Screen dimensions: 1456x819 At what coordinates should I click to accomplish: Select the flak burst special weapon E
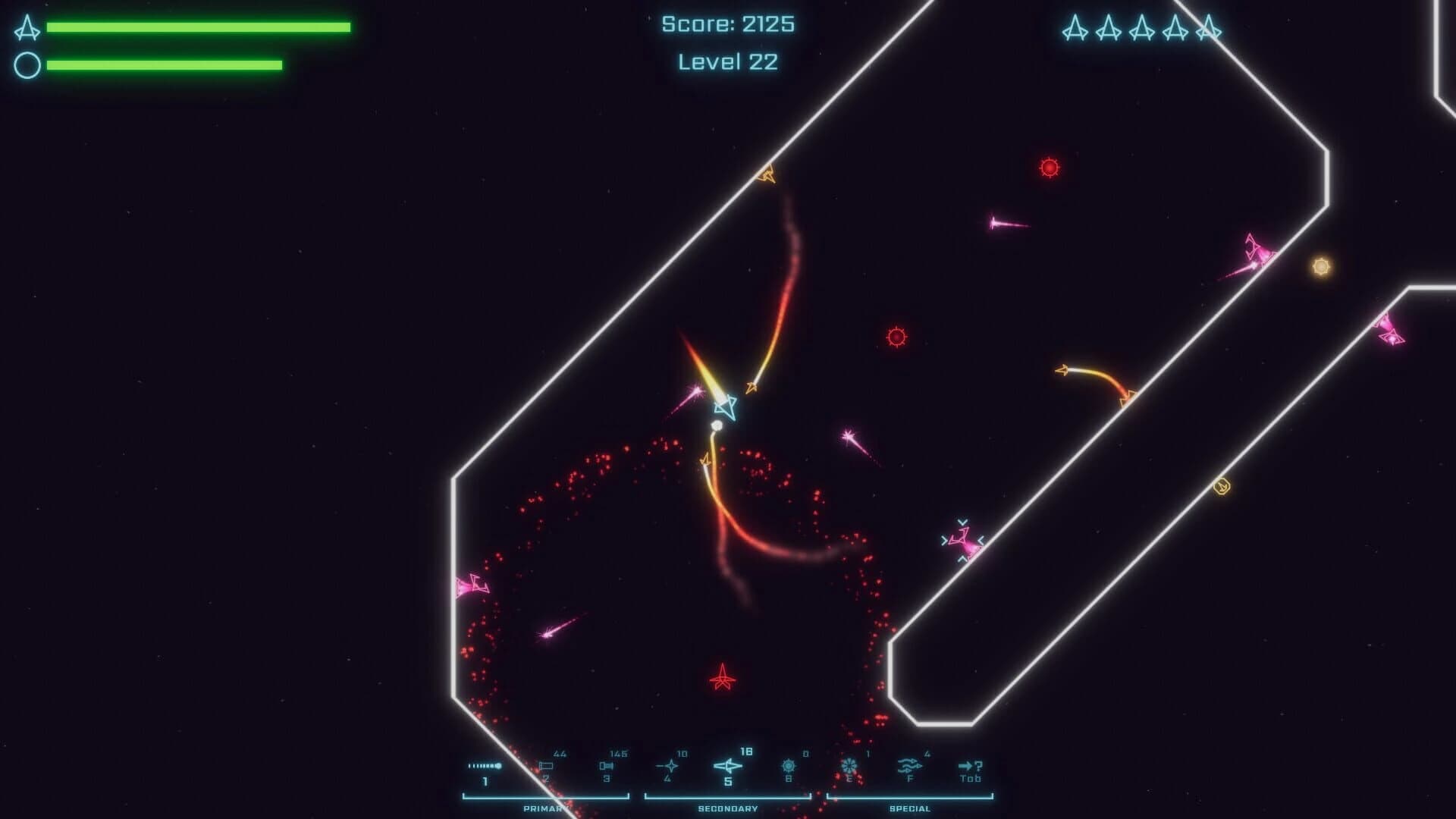(x=849, y=765)
